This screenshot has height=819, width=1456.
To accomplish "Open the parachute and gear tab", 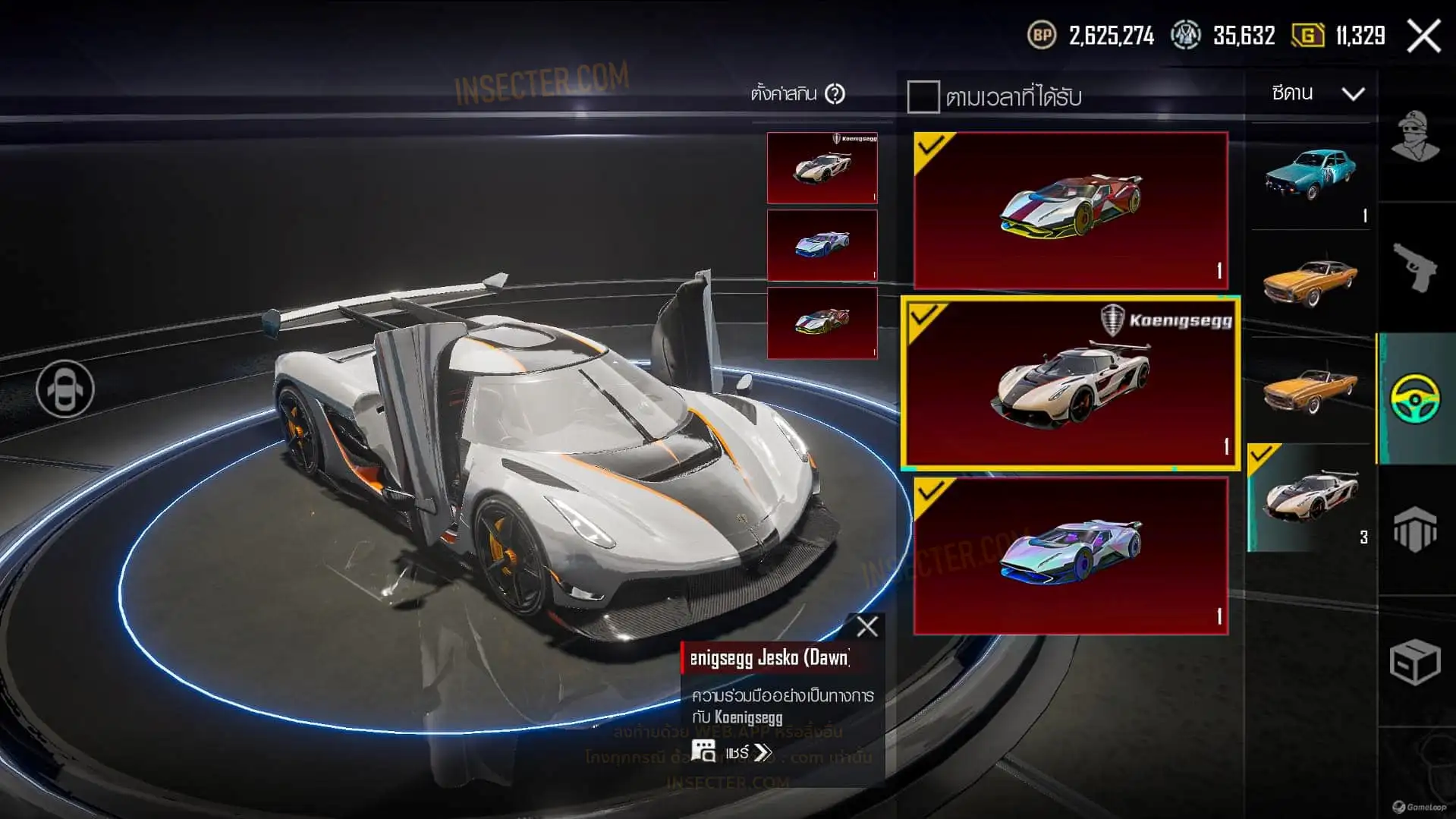I will 1415,529.
